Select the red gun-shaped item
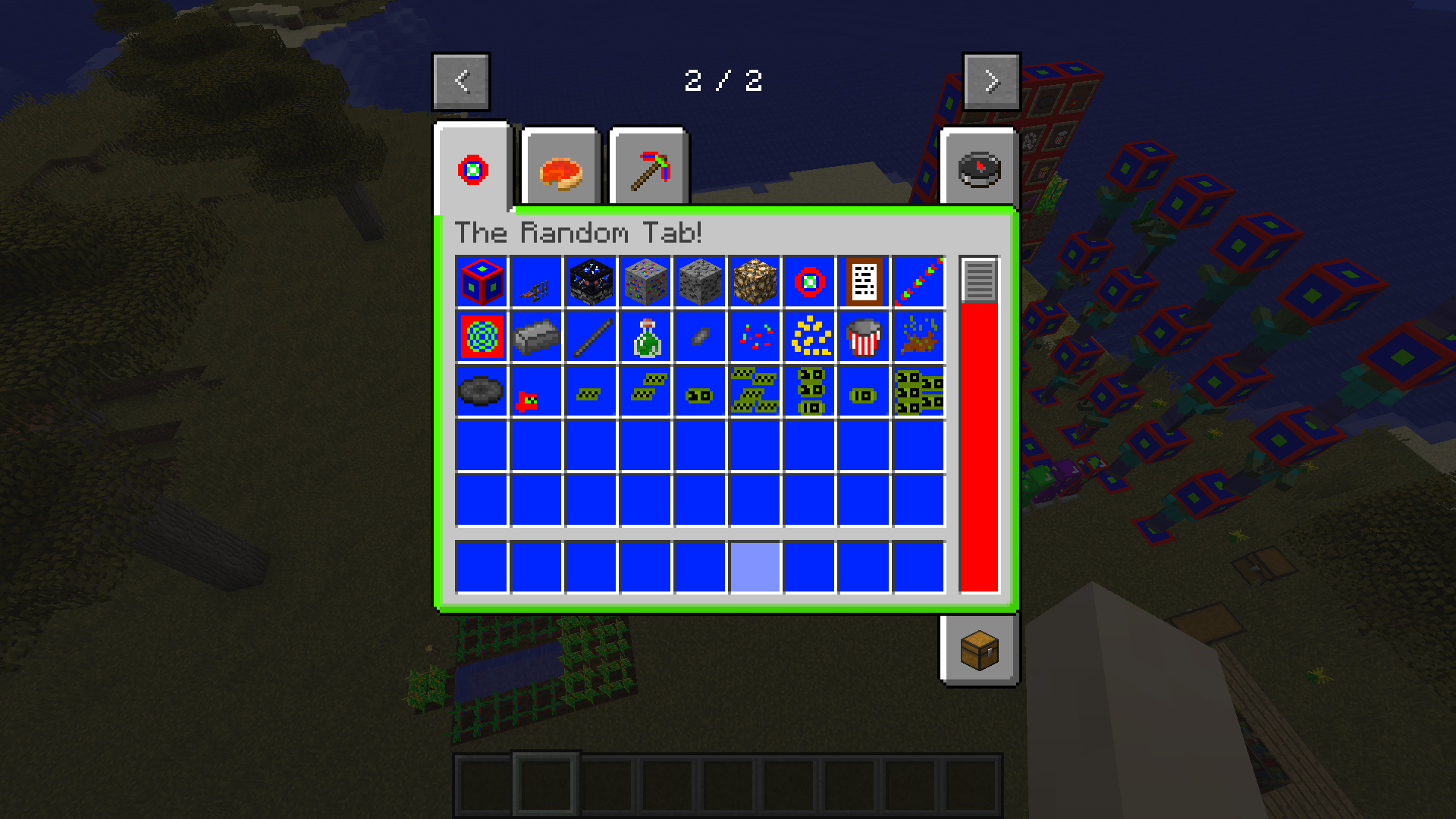 tap(537, 391)
